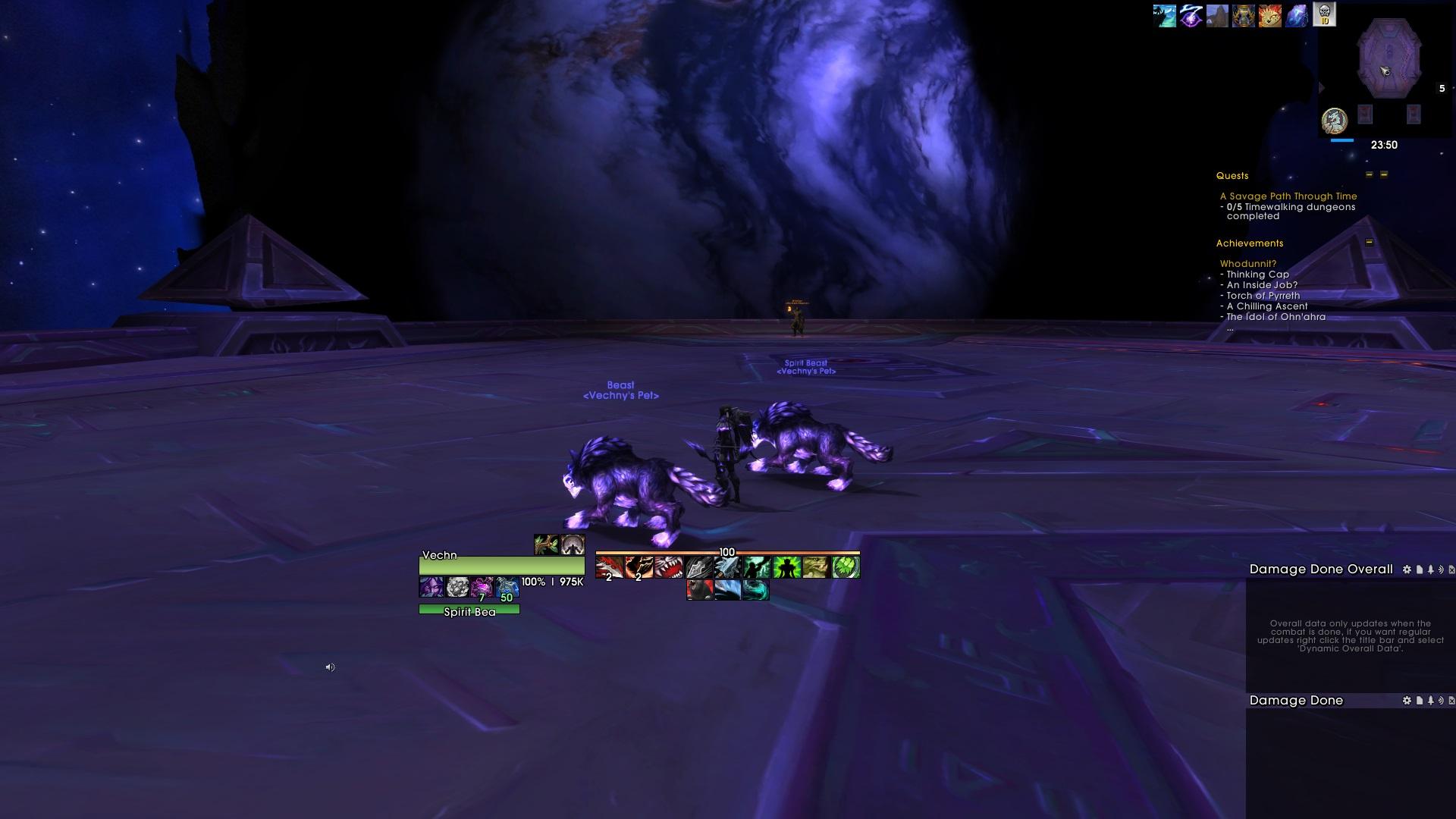1456x819 pixels.
Task: Open settings gear on lower Damage Done window
Action: point(1407,701)
